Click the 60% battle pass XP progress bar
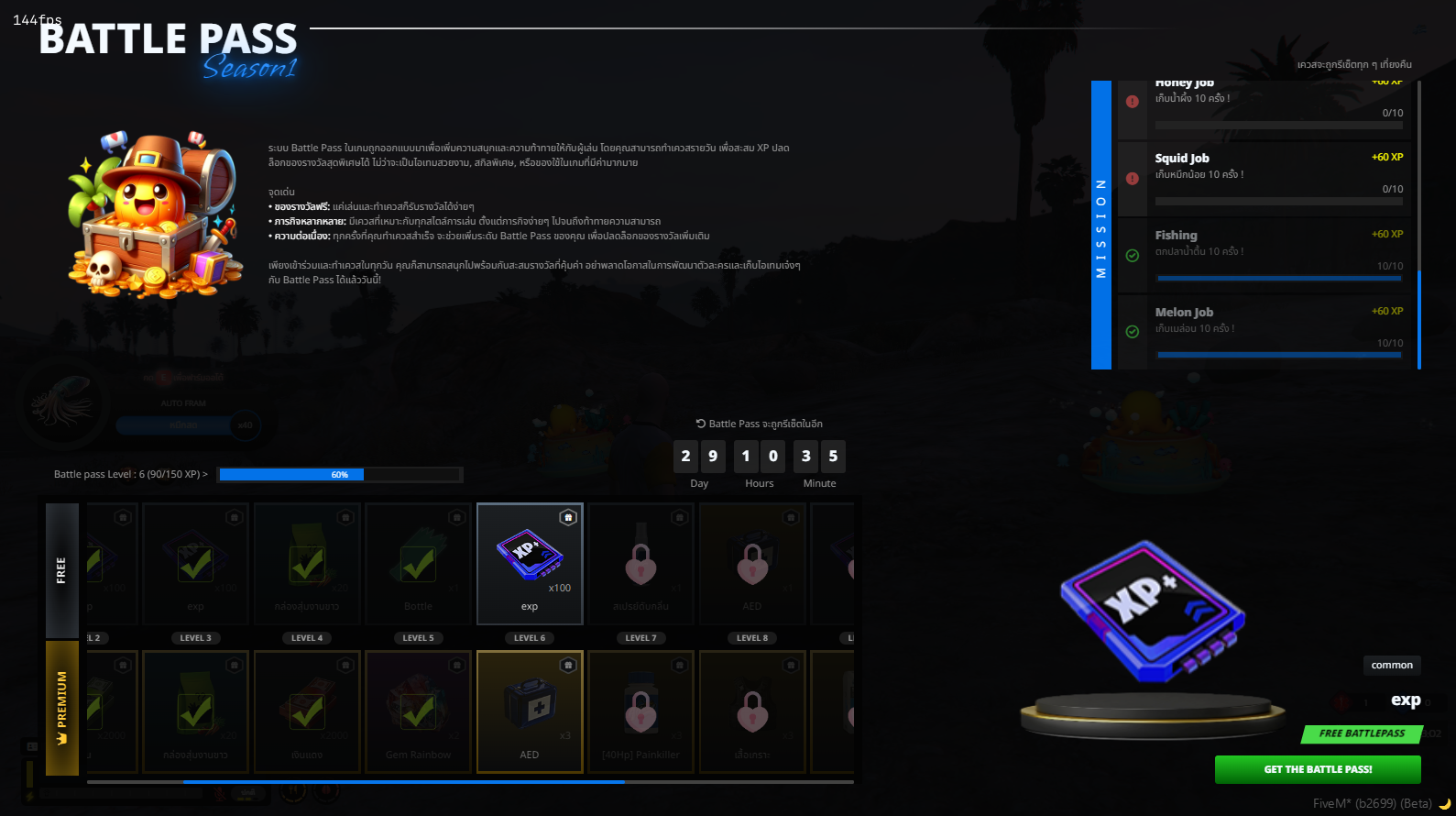 339,474
